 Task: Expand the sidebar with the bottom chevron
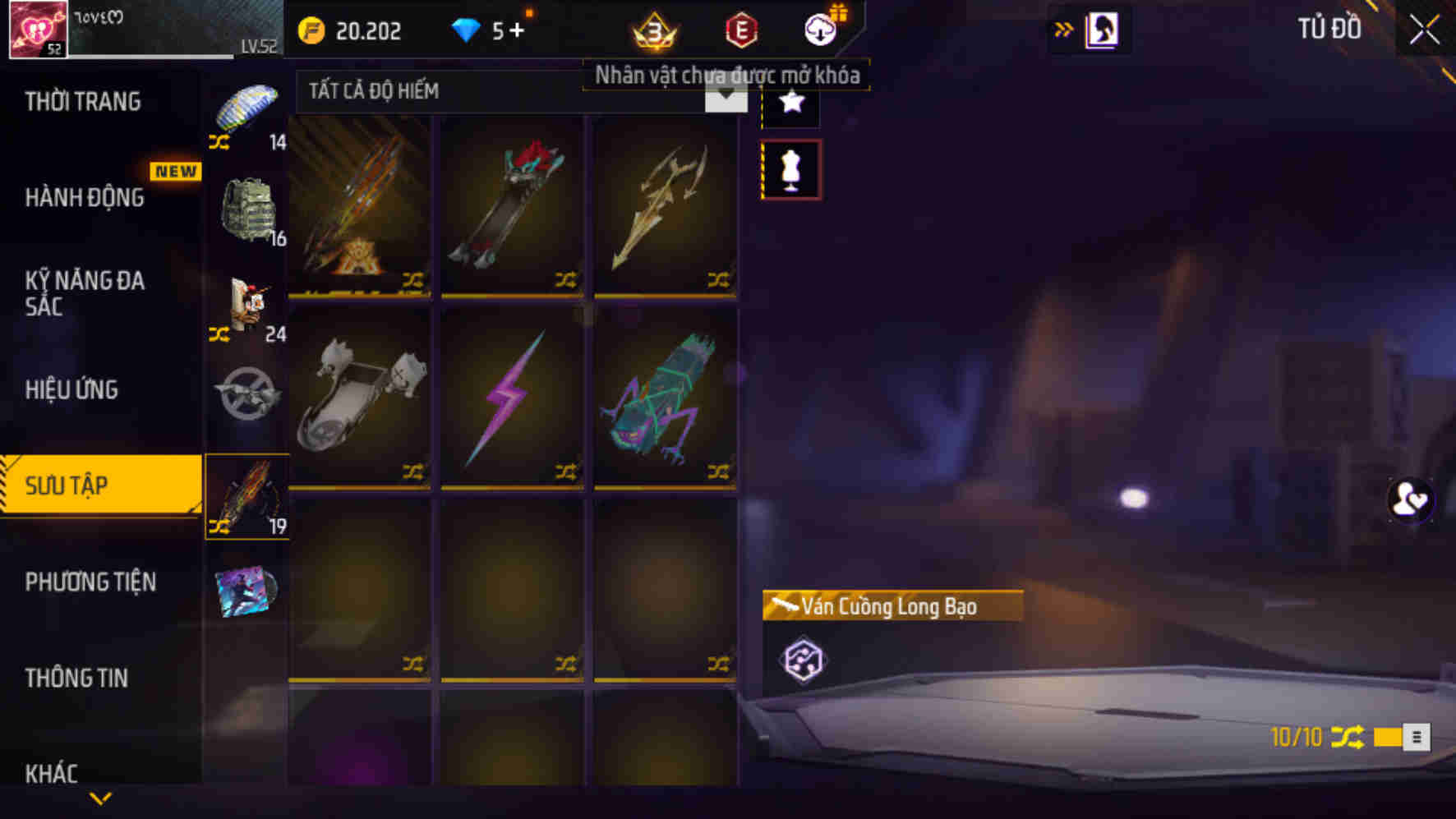click(x=100, y=797)
